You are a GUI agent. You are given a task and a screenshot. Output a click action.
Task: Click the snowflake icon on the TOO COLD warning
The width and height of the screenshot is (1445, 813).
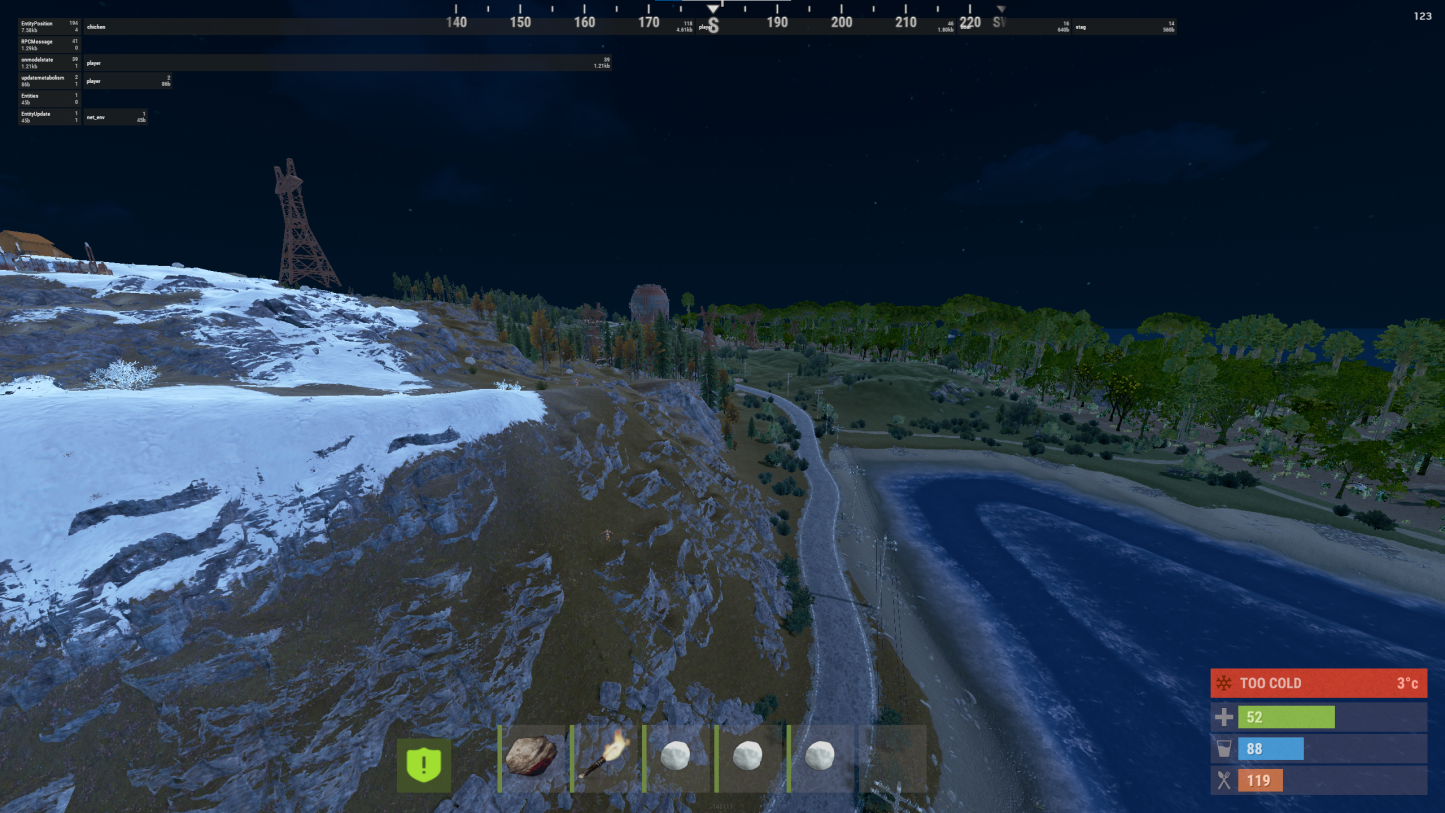1222,683
